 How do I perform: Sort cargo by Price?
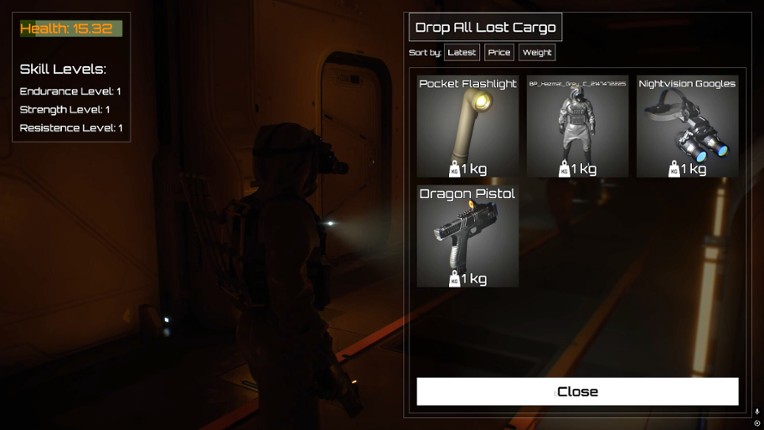point(499,52)
